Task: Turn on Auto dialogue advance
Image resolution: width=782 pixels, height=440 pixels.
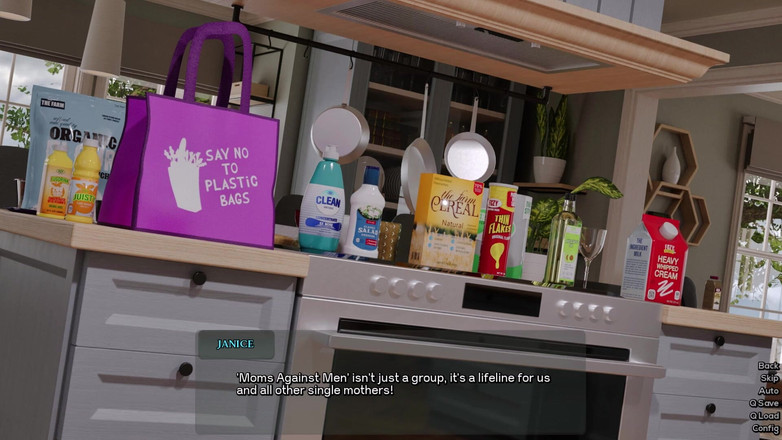Action: (768, 391)
